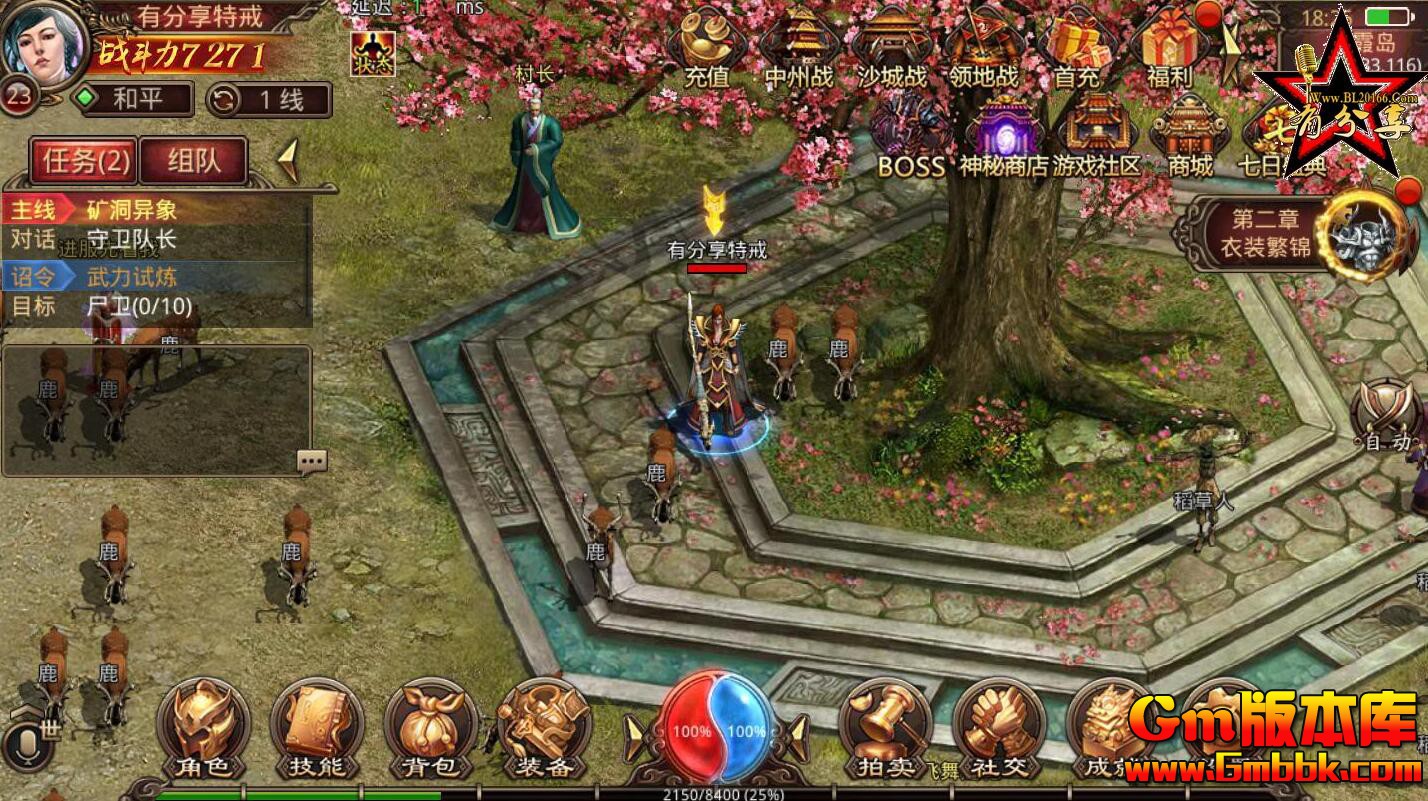Open the 商城 game mall
This screenshot has height=801, width=1428.
coord(1189,130)
